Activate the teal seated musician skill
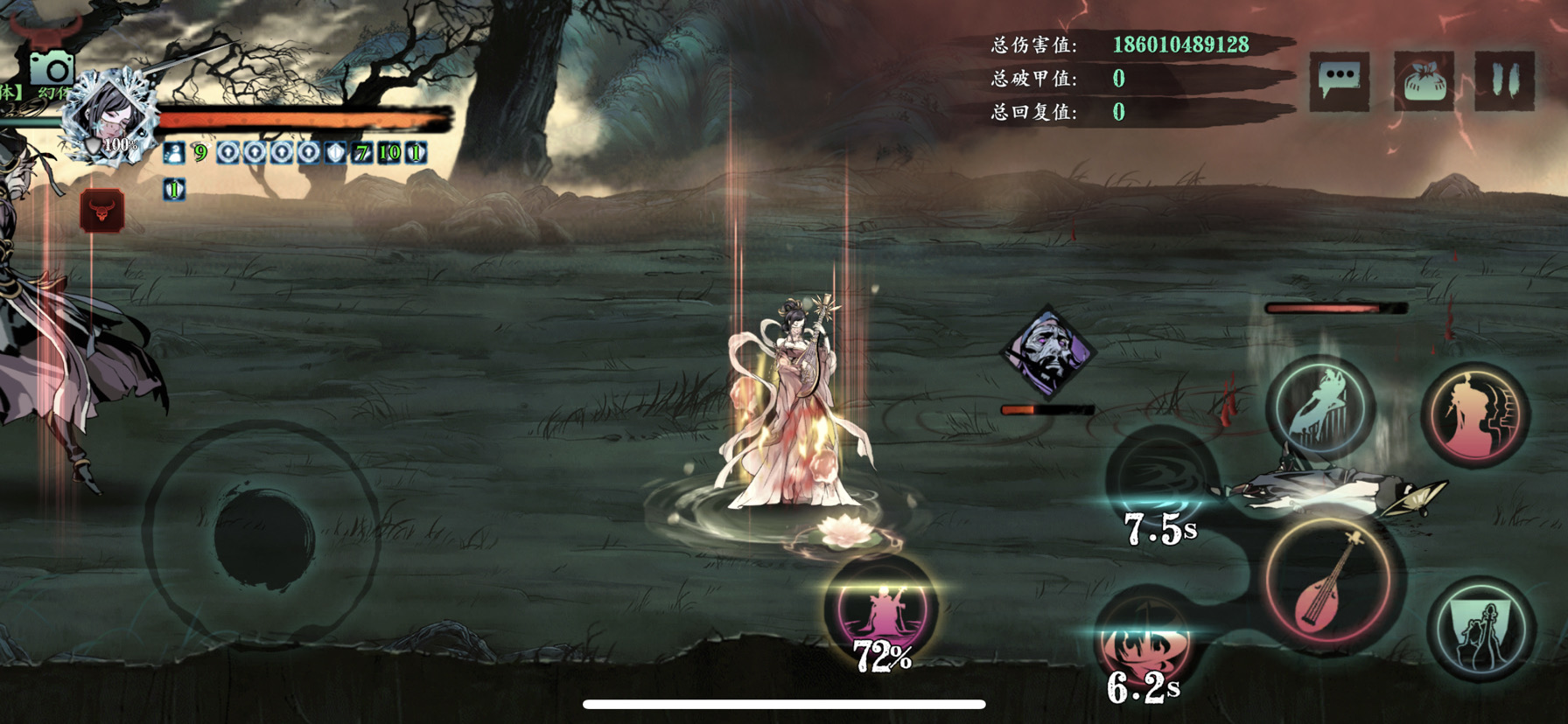Viewport: 1568px width, 724px height. (x=1480, y=630)
